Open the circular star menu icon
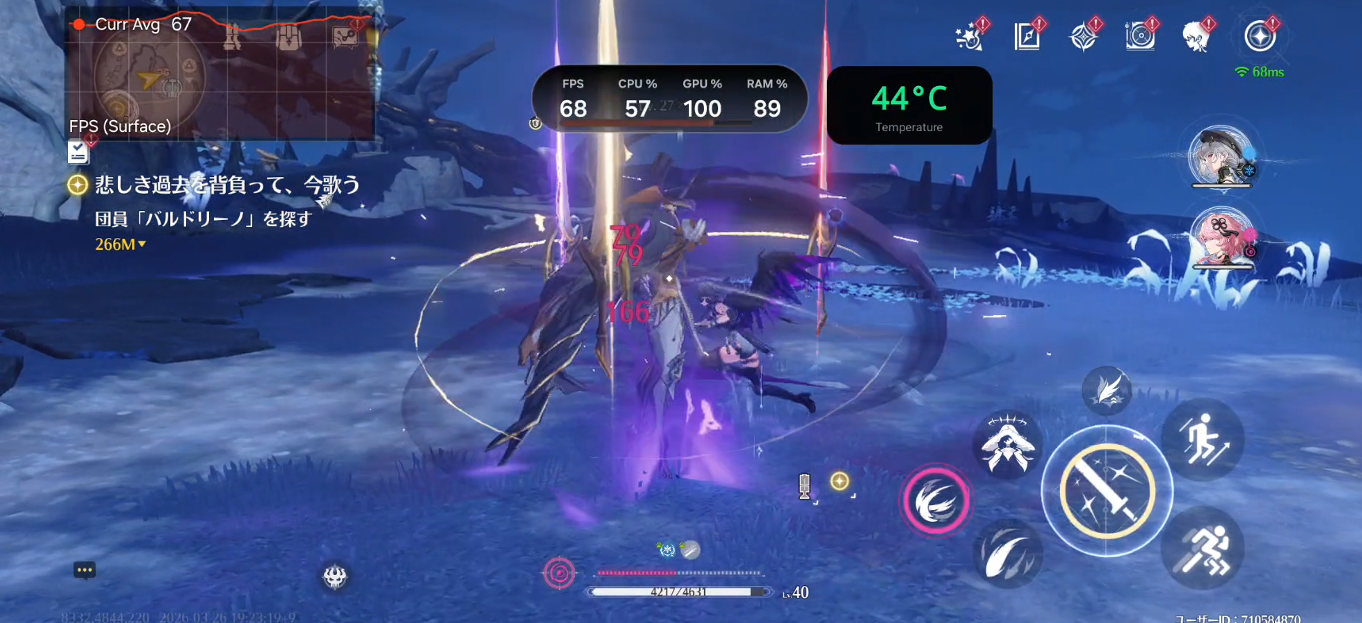The image size is (1362, 623). (x=1260, y=37)
